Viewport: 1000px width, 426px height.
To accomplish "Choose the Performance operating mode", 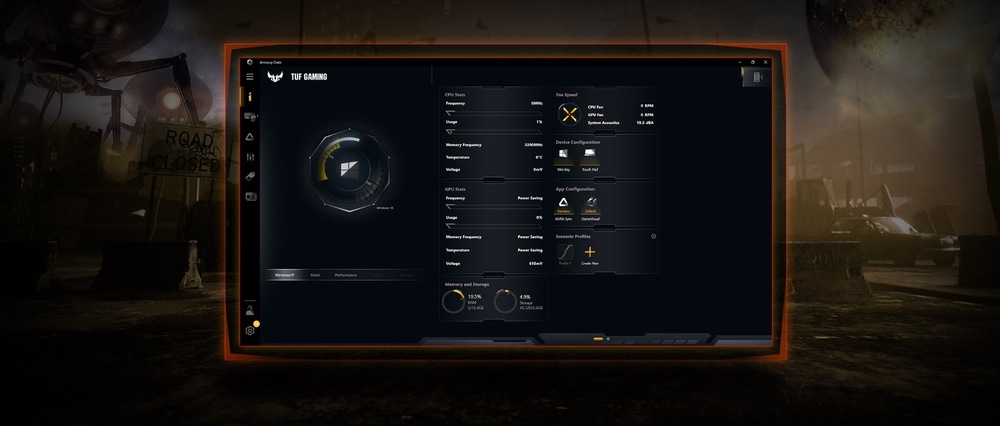I will [346, 274].
